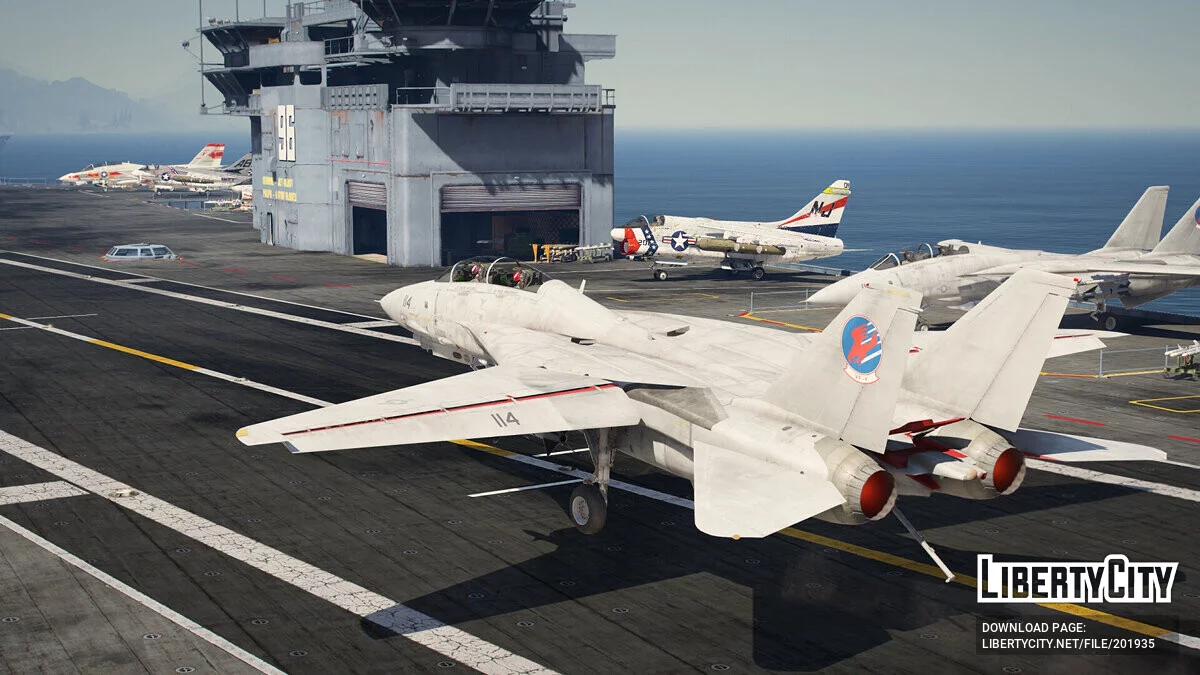Screen dimensions: 1200x675
Task: Open the libertycity.net download page link
Action: coord(1067,643)
